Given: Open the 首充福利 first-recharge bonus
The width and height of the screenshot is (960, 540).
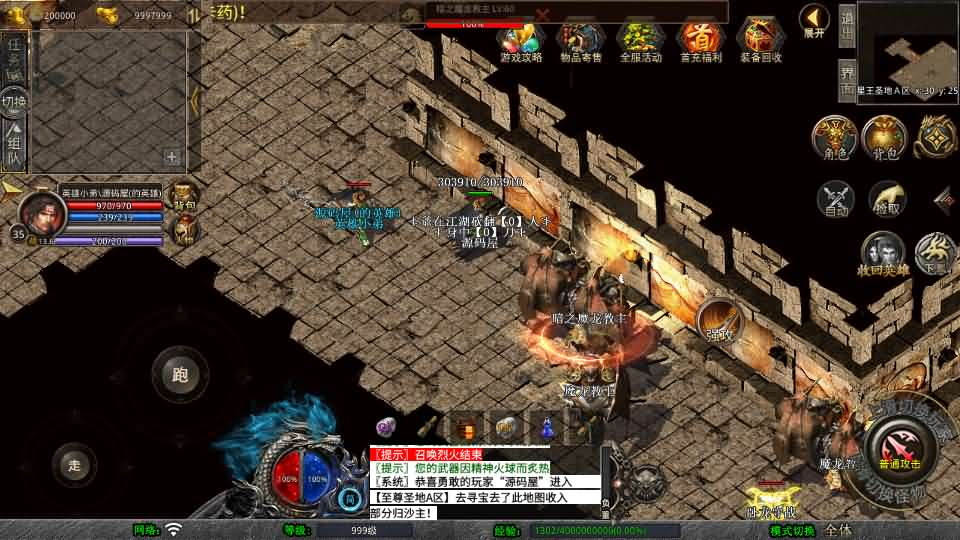Looking at the screenshot, I should [x=700, y=38].
